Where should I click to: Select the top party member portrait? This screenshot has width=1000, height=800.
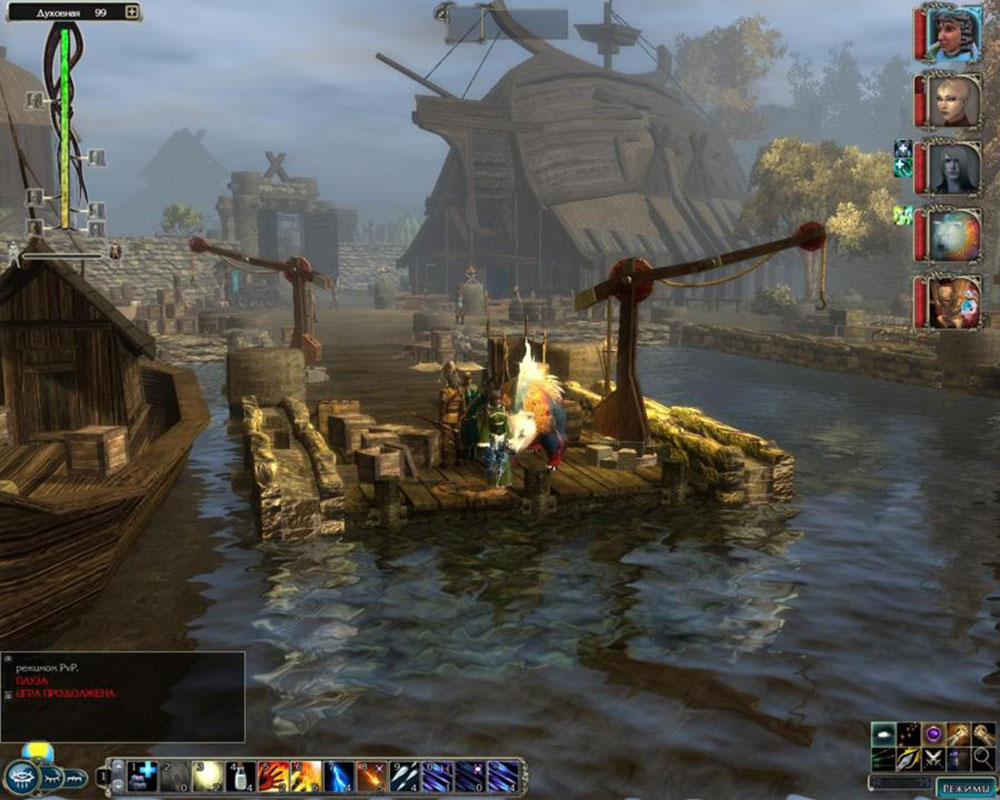pos(950,35)
